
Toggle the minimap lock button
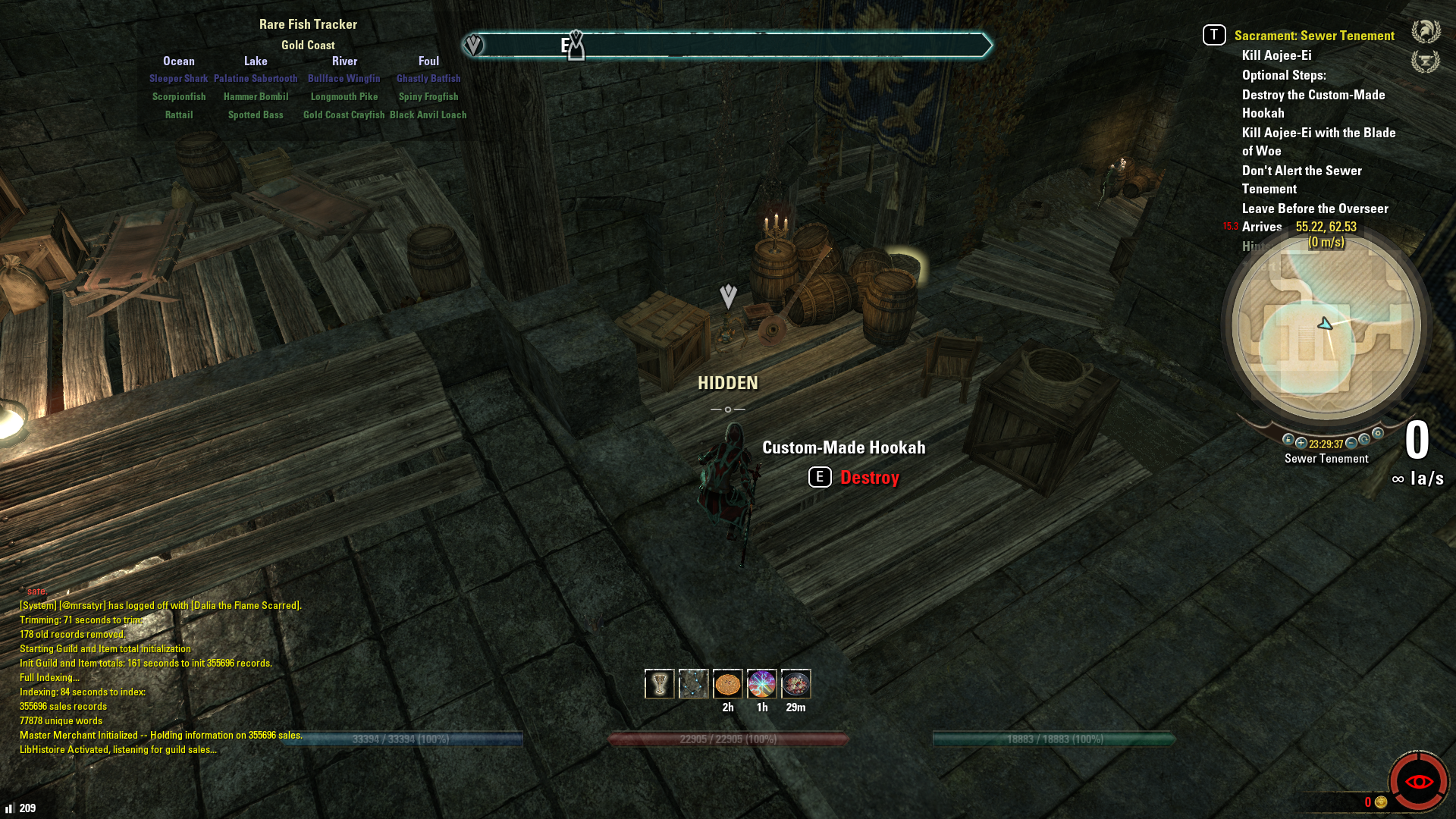coord(1288,440)
